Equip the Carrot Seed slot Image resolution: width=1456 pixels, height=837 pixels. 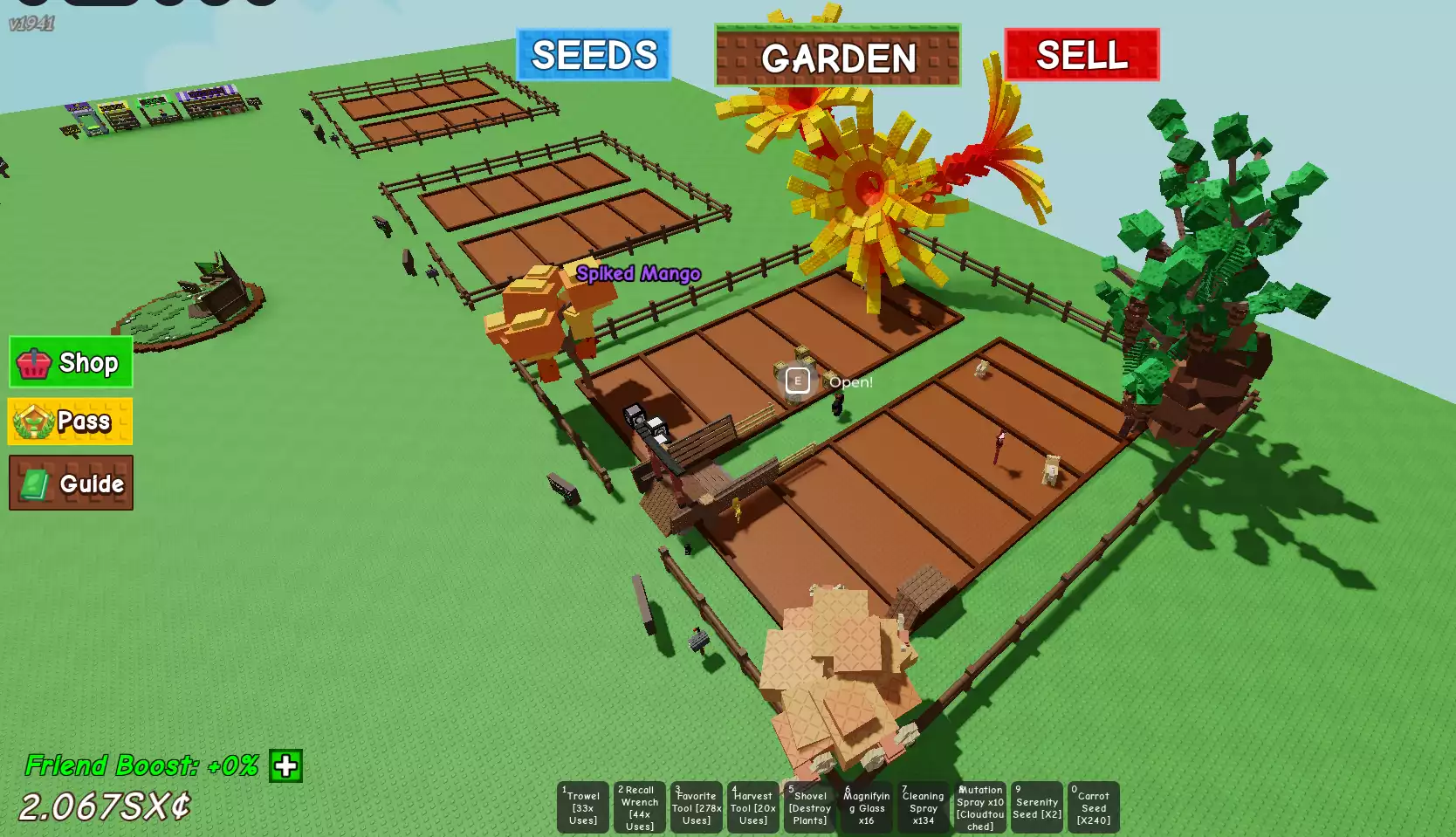(1094, 807)
